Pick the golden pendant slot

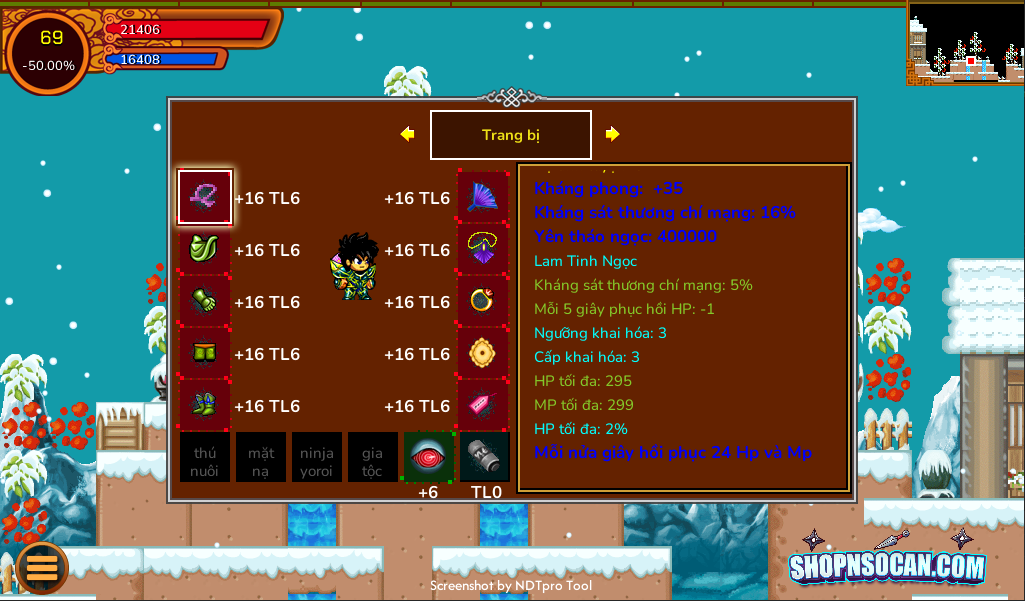(484, 354)
